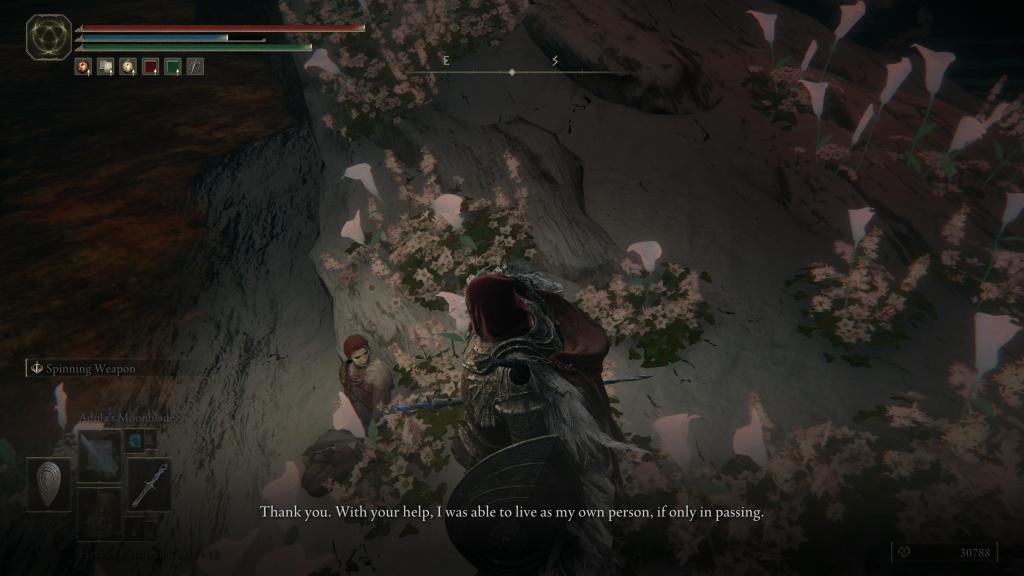Click the small teal icon above the sword slot

(137, 440)
